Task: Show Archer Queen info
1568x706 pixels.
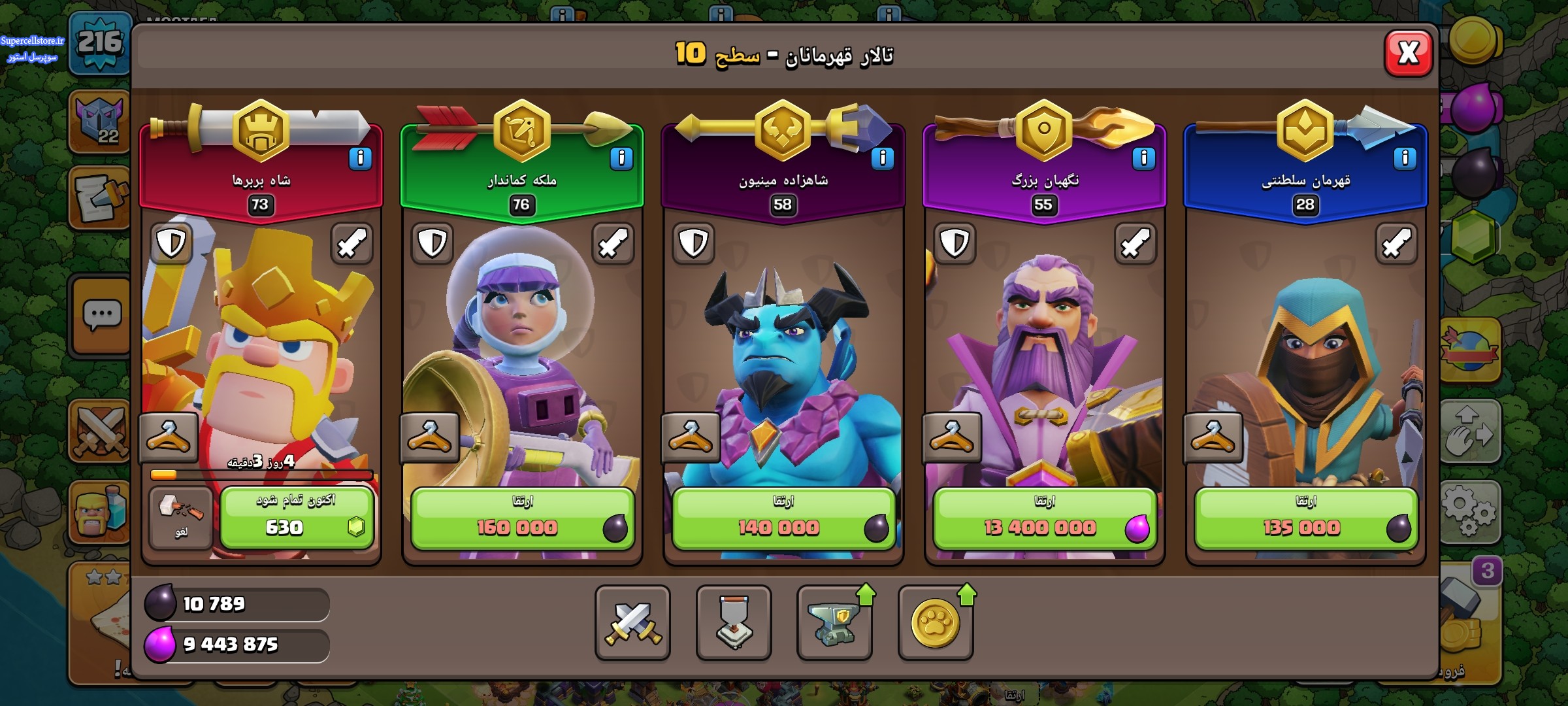Action: tap(621, 158)
